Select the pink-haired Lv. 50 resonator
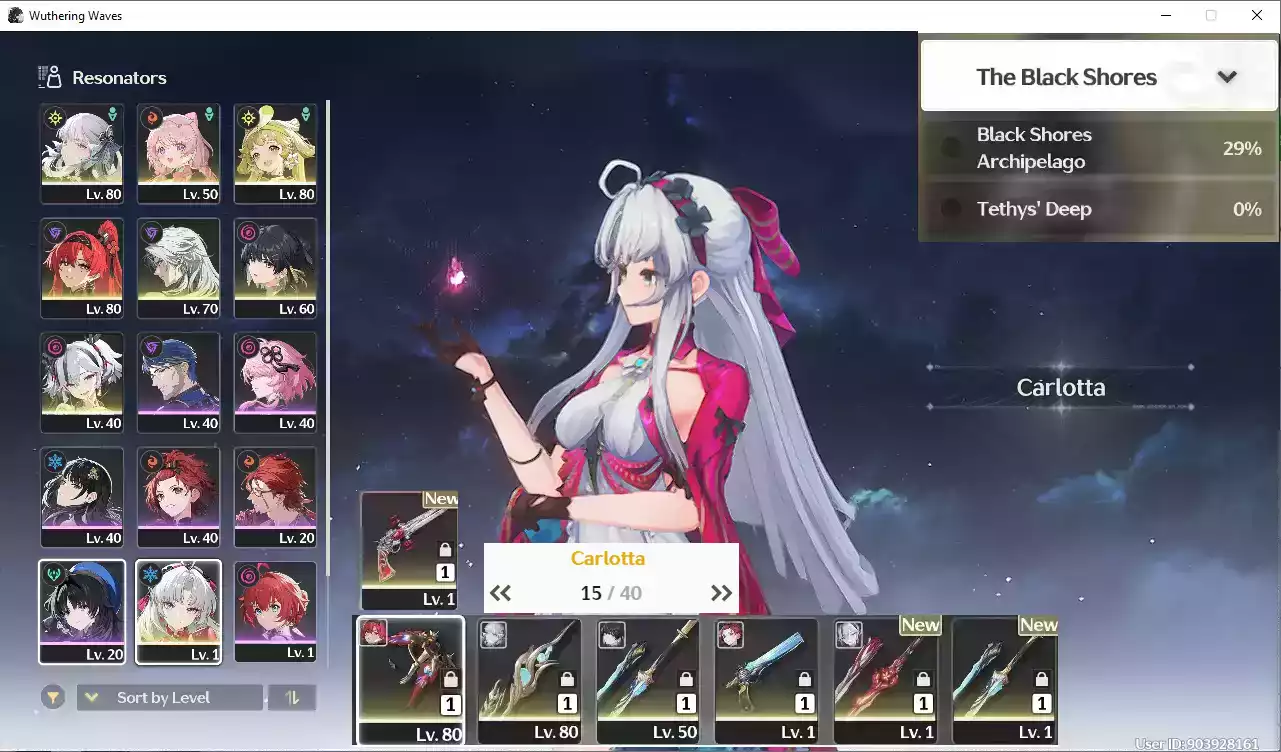The width and height of the screenshot is (1281, 752). [x=178, y=154]
